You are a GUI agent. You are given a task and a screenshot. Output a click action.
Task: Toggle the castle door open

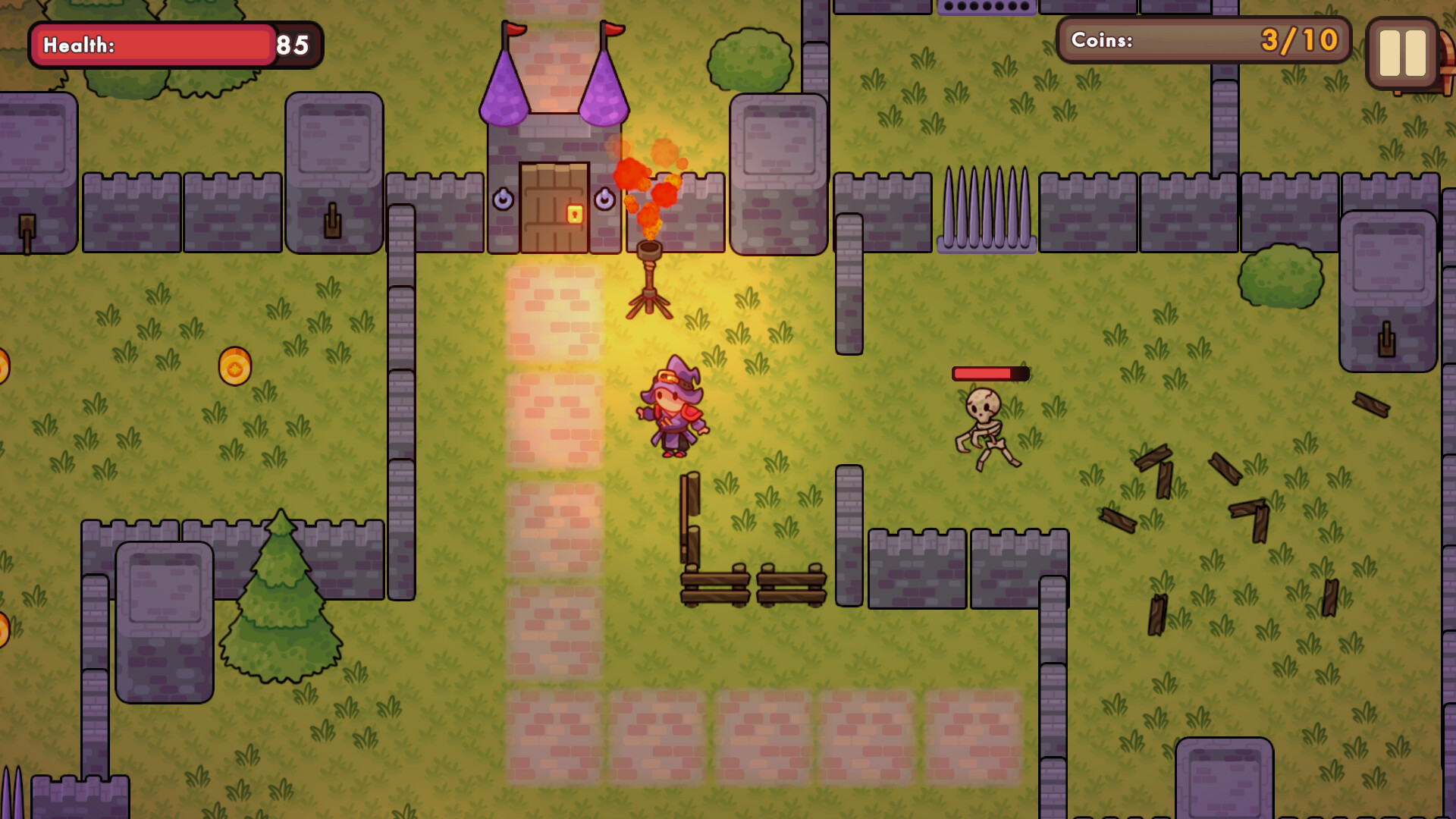552,205
